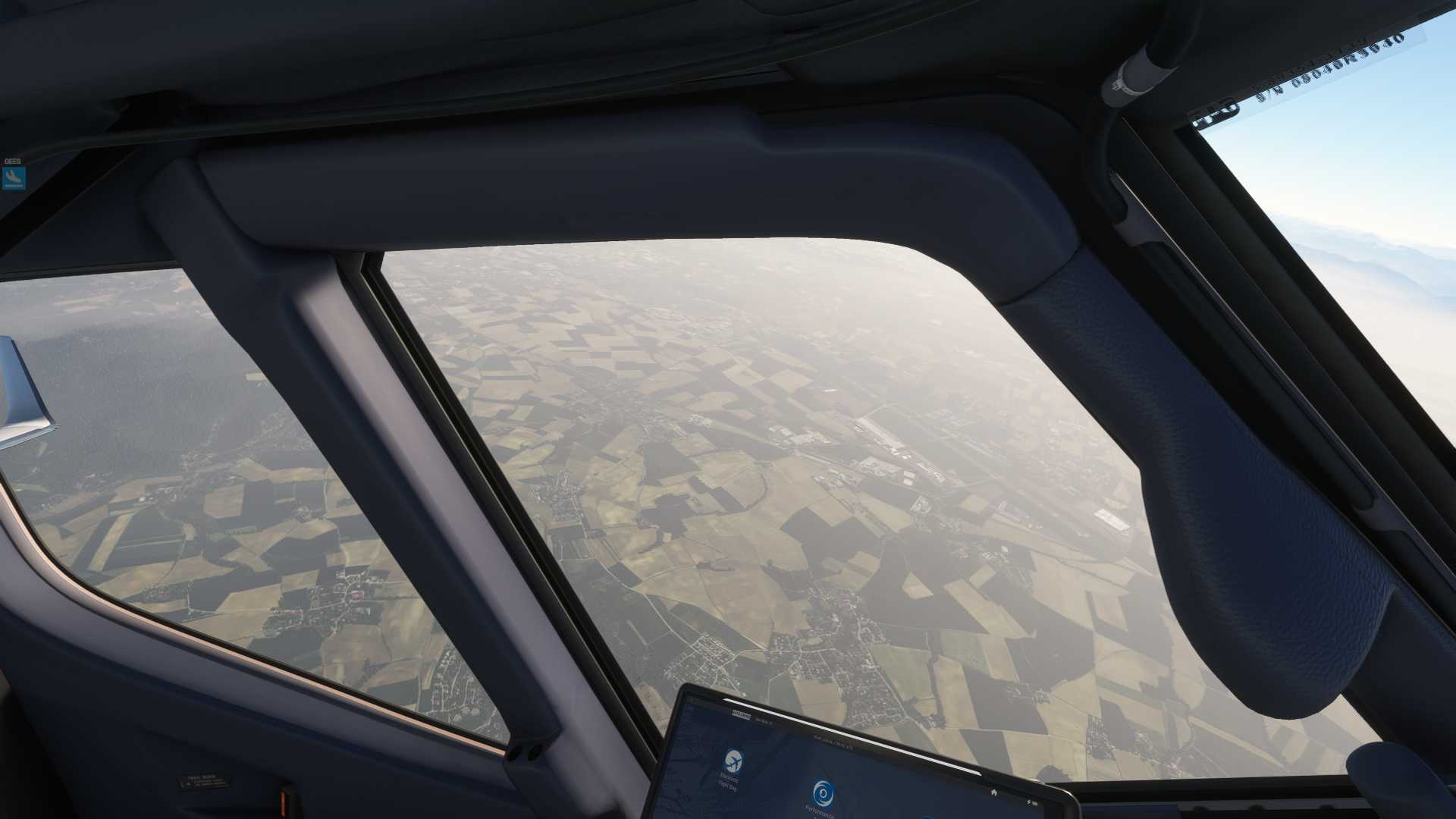1456x819 pixels.
Task: Launch the Electronic Flight Bag app on tablet
Action: pos(733,759)
